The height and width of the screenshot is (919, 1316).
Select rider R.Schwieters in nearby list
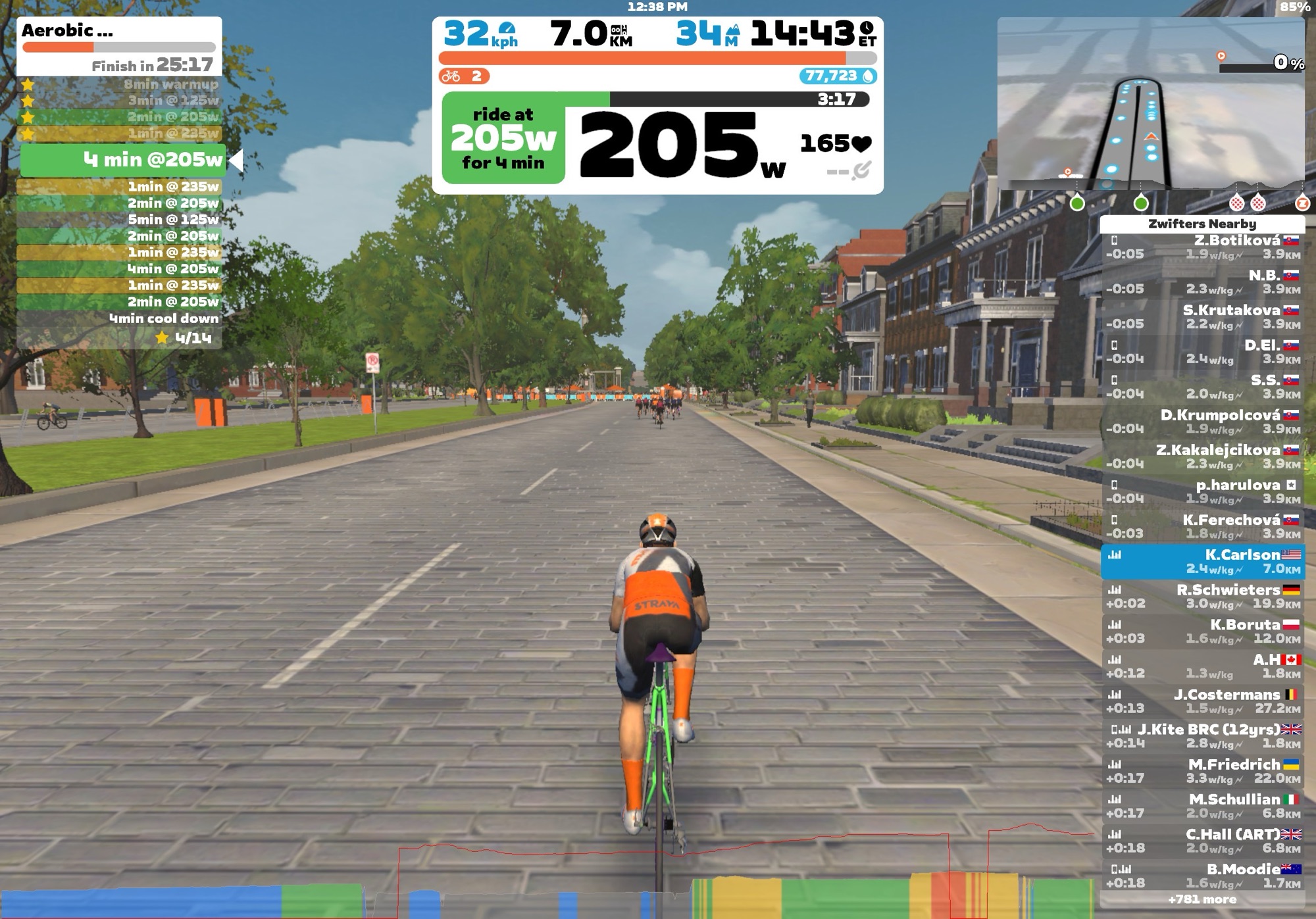click(x=1203, y=597)
